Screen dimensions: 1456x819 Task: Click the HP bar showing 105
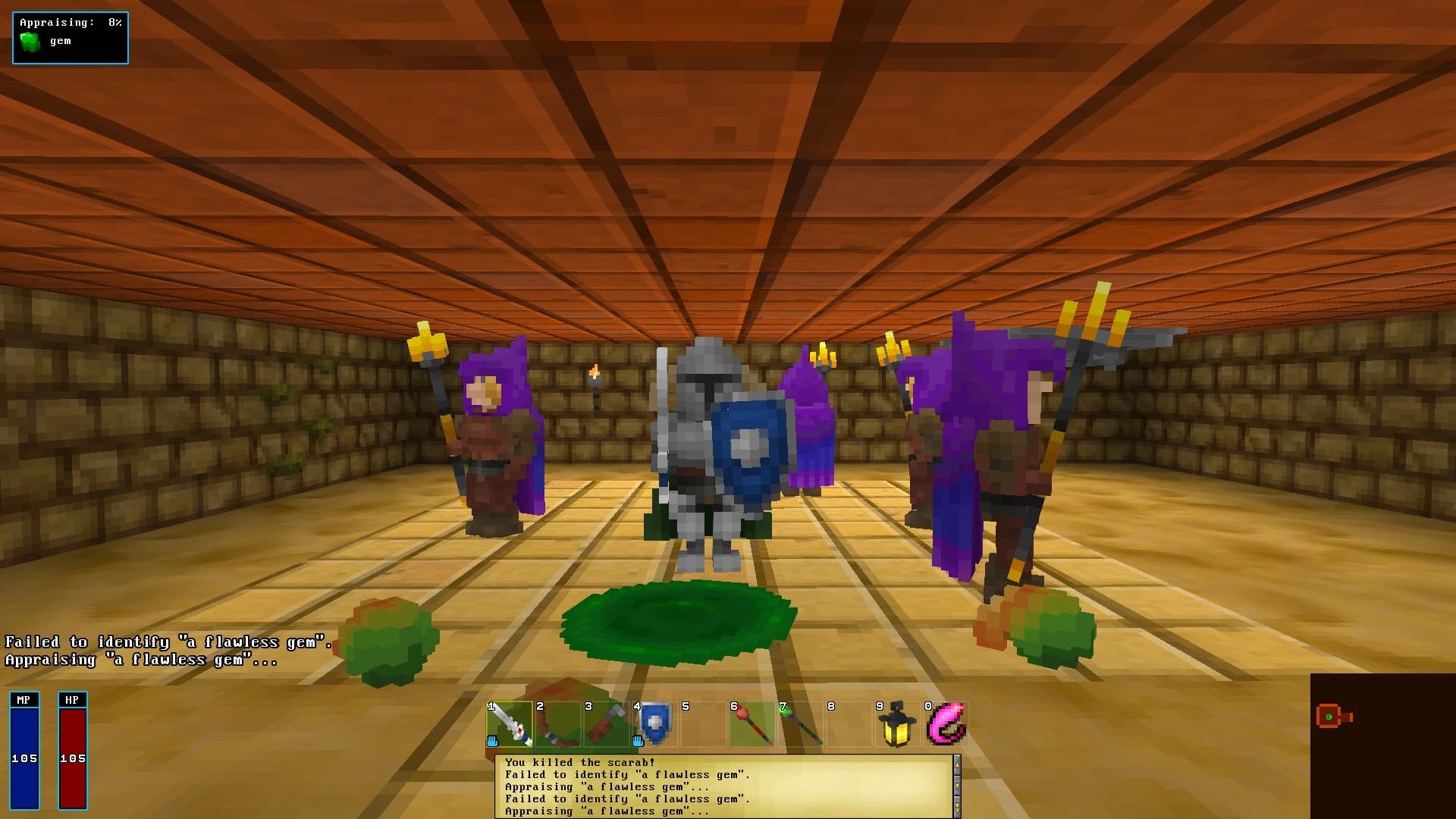point(73,751)
